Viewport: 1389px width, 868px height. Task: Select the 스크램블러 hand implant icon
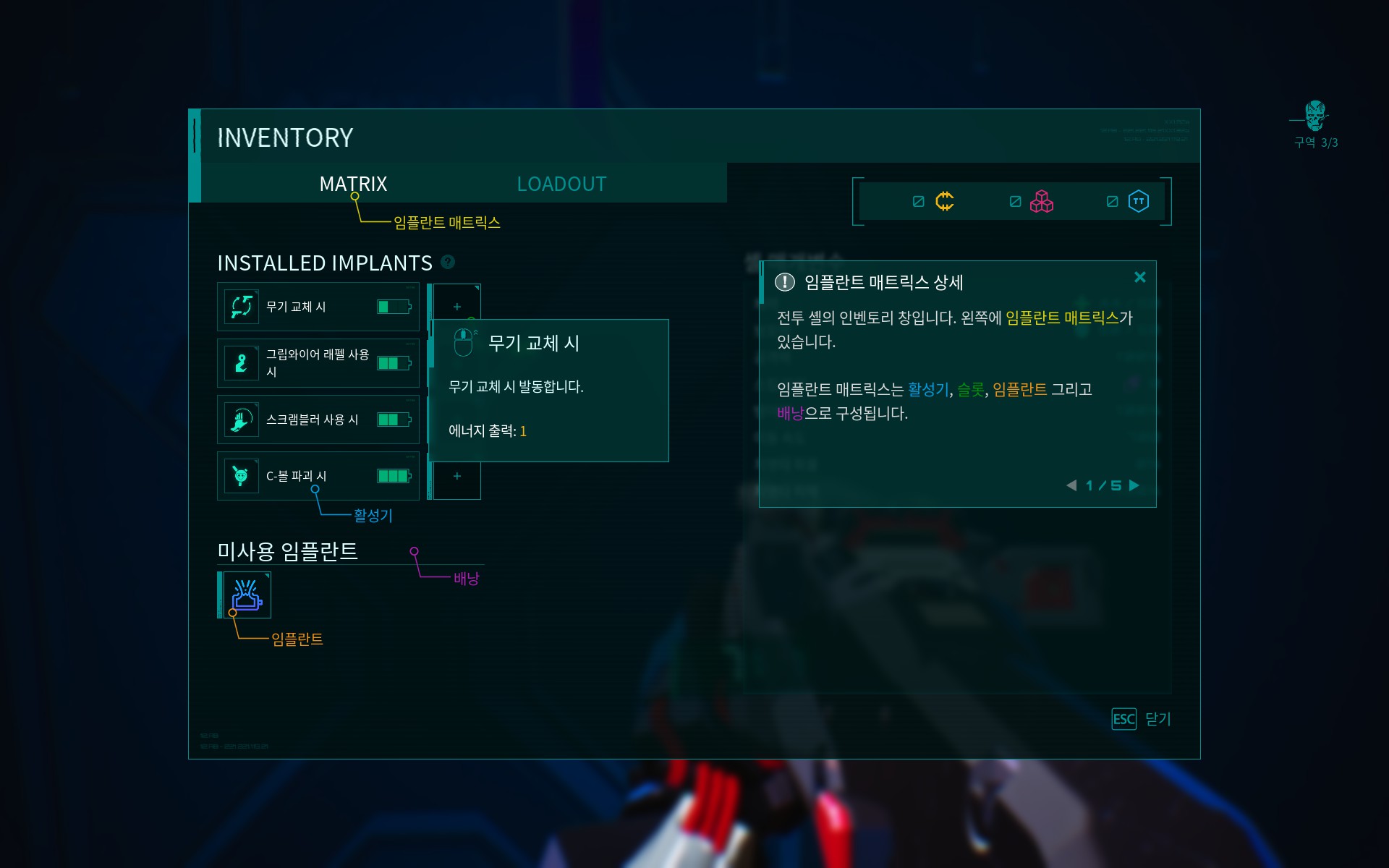(x=241, y=419)
